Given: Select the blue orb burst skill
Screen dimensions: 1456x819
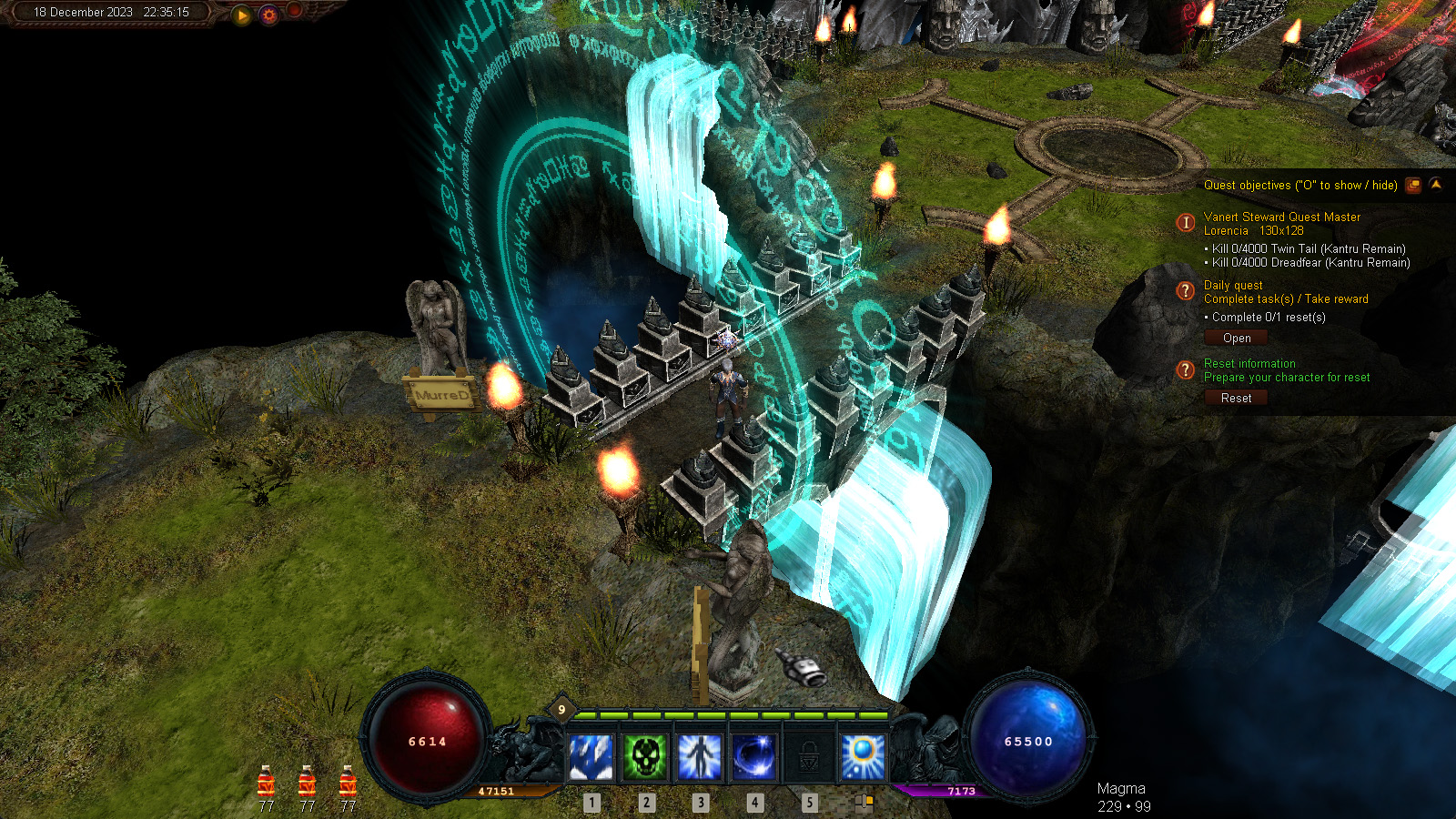Looking at the screenshot, I should pyautogui.click(x=862, y=757).
